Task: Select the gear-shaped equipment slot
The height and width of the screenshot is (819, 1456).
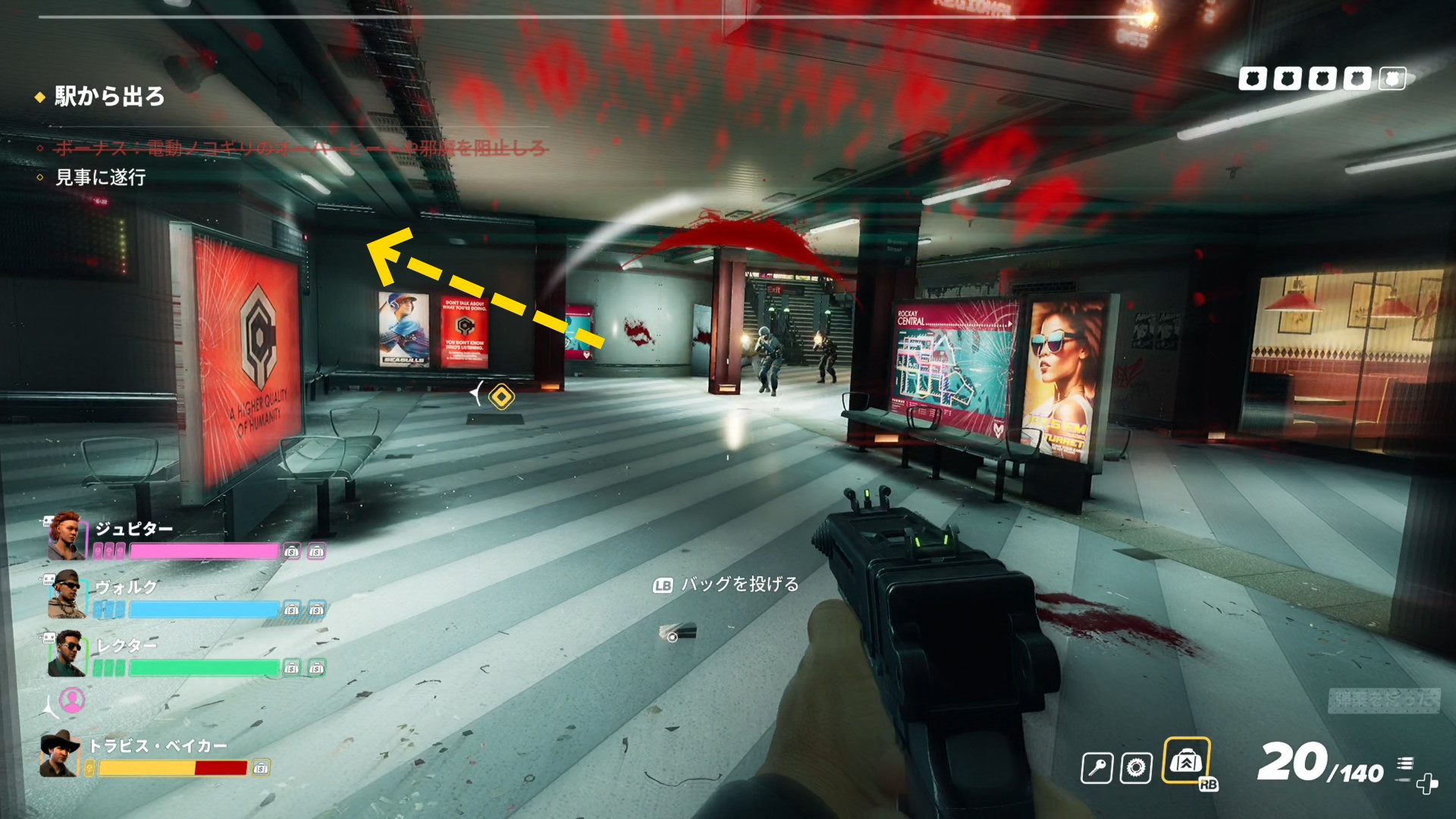Action: (x=1136, y=768)
